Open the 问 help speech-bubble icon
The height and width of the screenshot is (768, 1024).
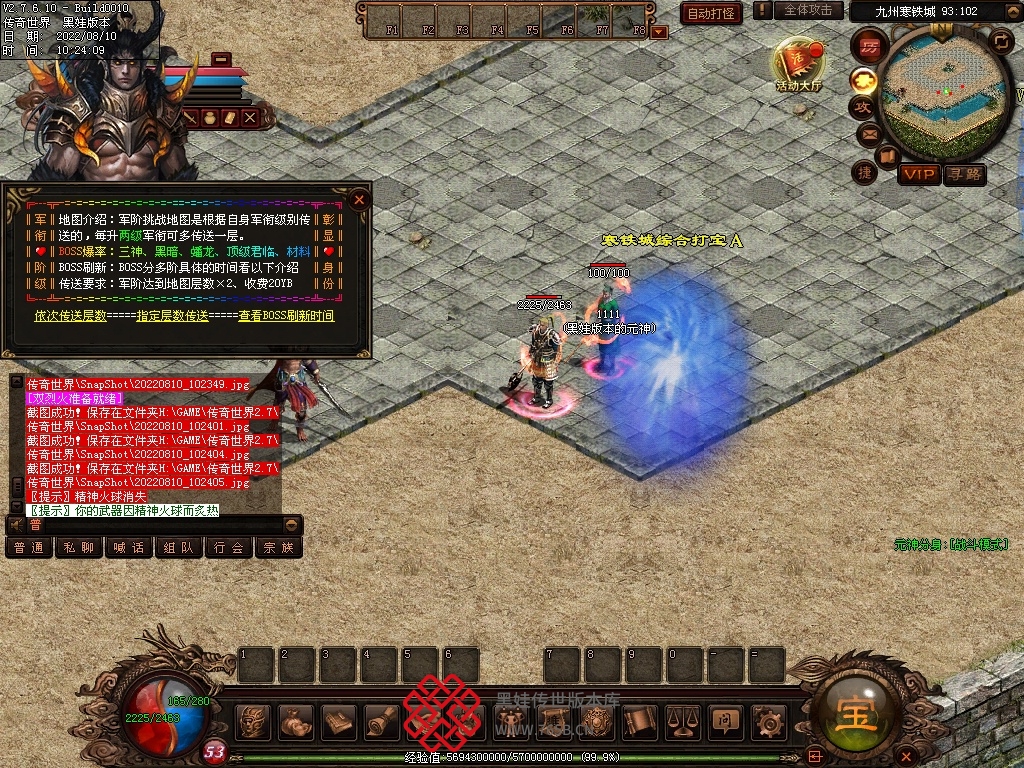pyautogui.click(x=724, y=721)
